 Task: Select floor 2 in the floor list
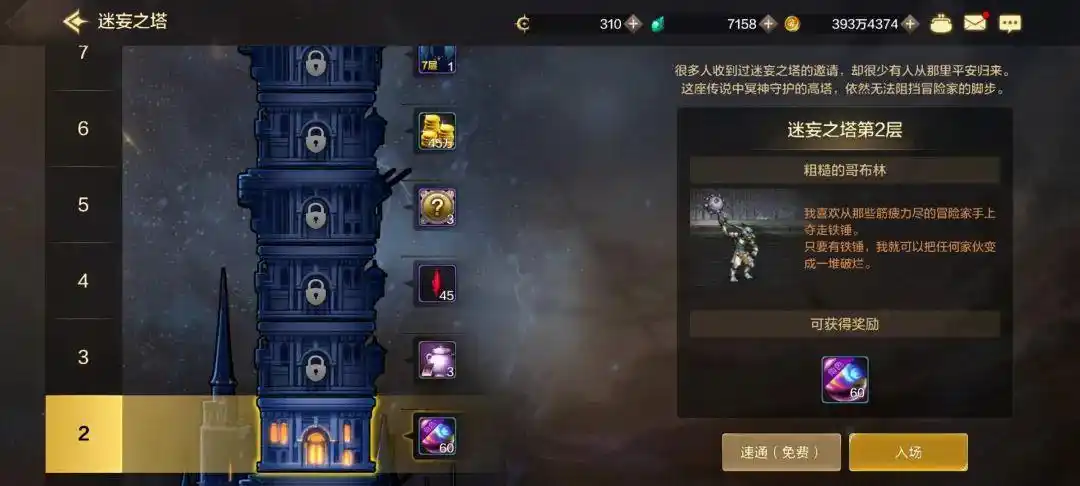[83, 434]
